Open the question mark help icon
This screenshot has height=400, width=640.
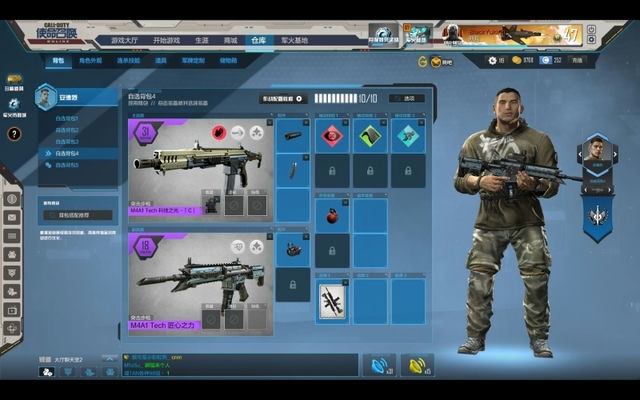14,134
